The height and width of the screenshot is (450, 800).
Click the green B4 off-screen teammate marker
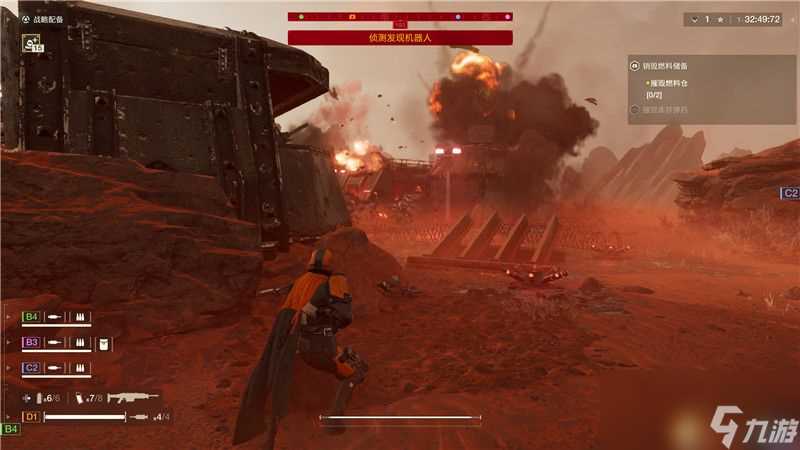pyautogui.click(x=10, y=429)
